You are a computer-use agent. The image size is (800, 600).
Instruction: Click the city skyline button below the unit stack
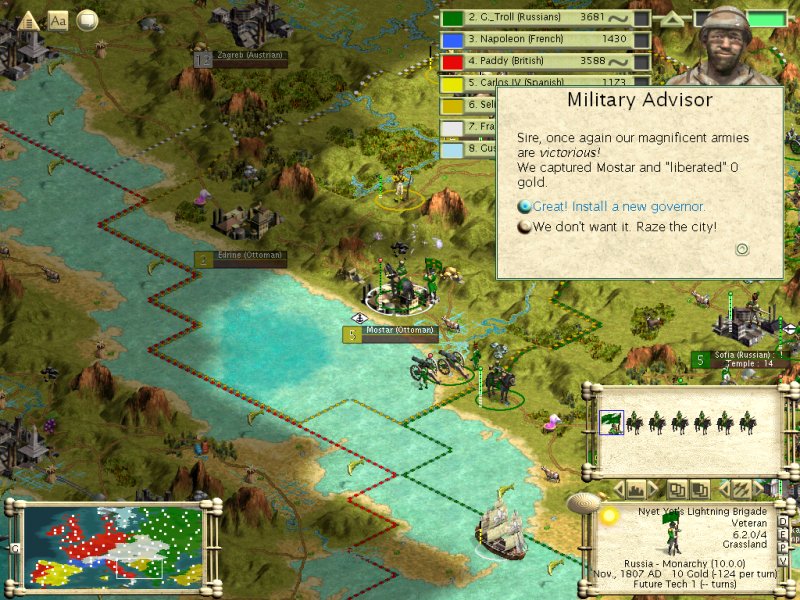coord(636,489)
